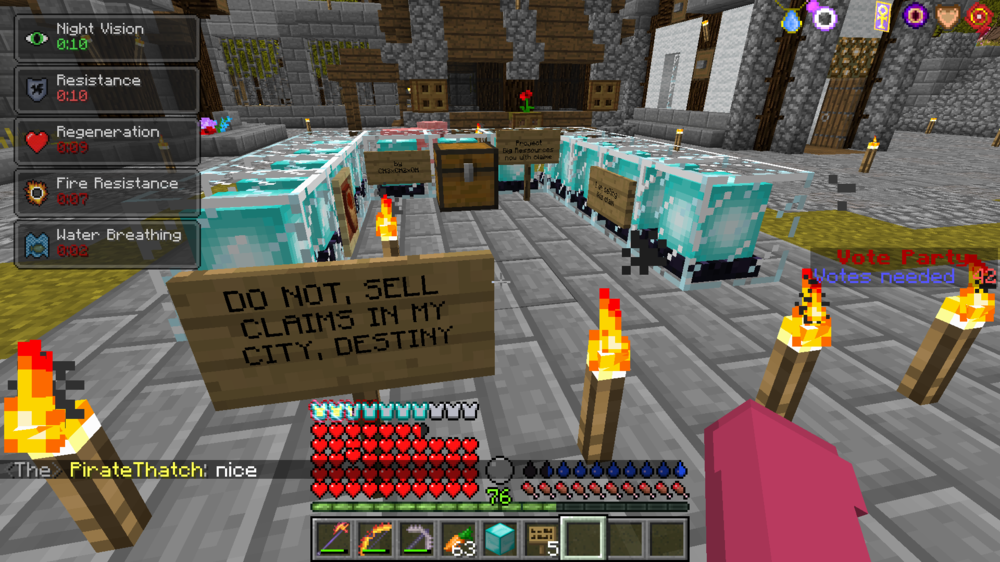Screen dimensions: 1000x562
Task: Click the Water Breathing effect entry
Action: click(x=106, y=244)
